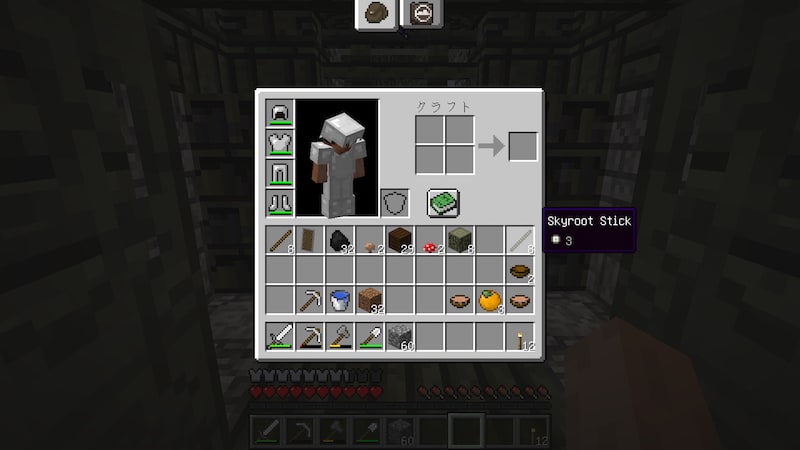Grab the brown mushroom stack
This screenshot has height=450, width=800.
[370, 240]
